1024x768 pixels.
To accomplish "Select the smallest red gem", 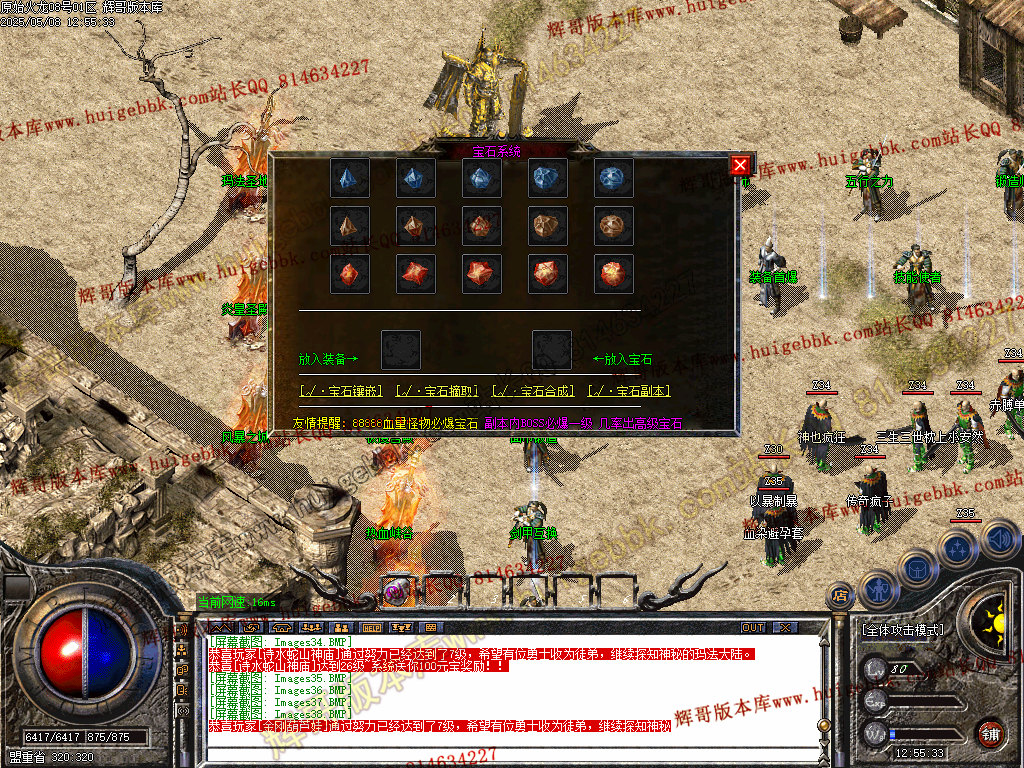I will [350, 273].
